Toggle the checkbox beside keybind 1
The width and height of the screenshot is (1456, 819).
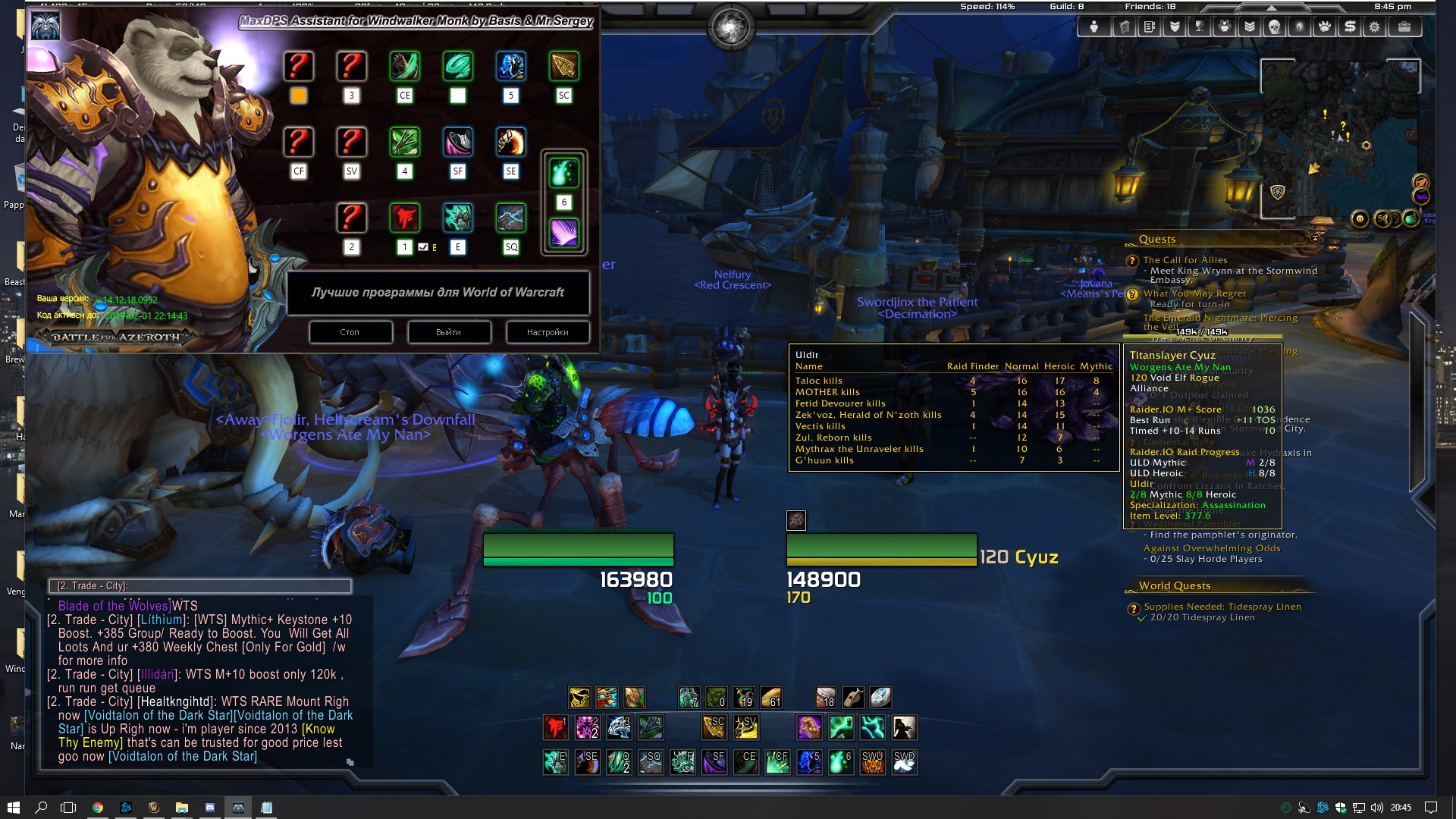point(423,247)
